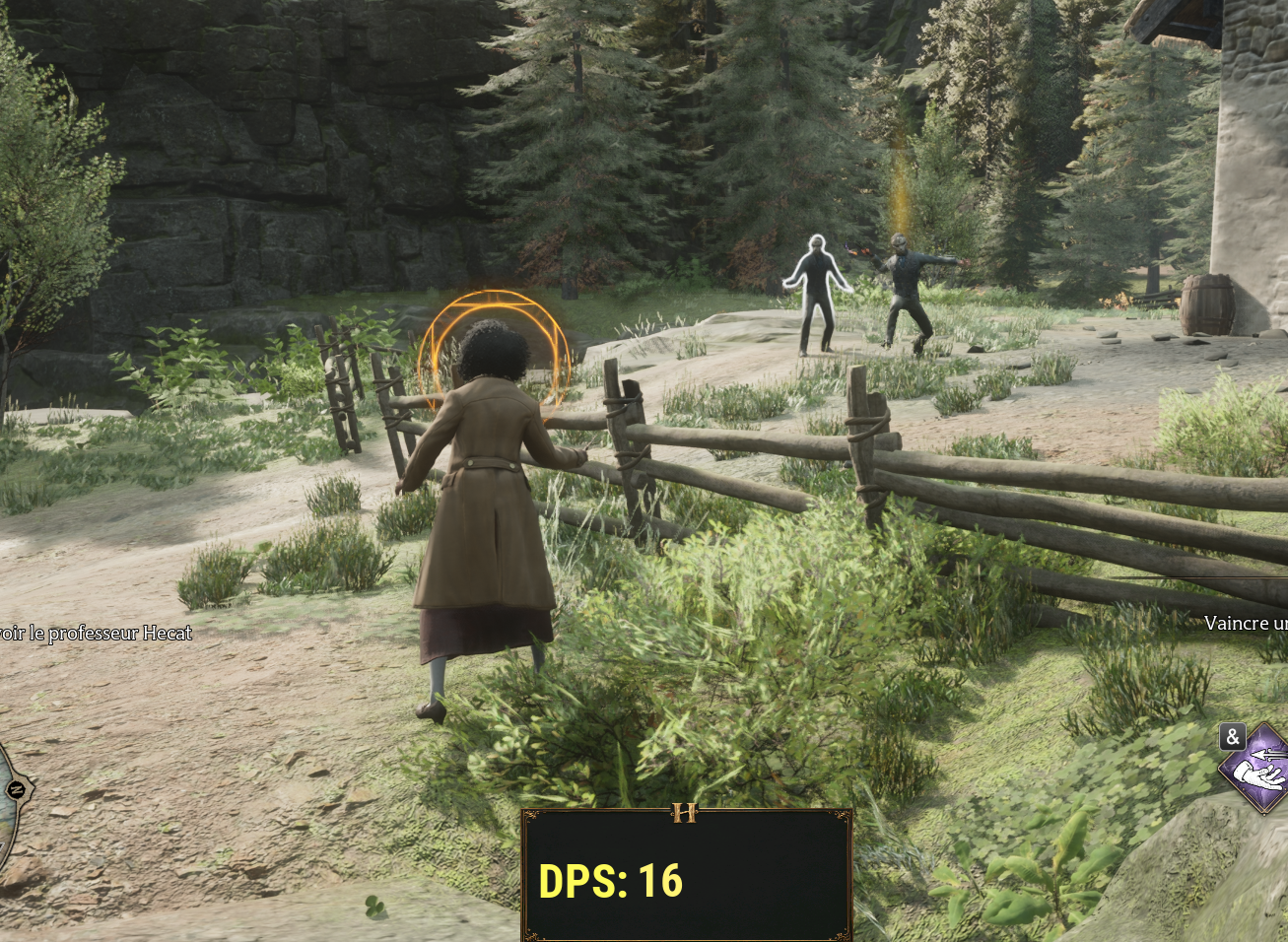1288x942 pixels.
Task: Click the black DPS overlay panel
Action: tap(687, 875)
